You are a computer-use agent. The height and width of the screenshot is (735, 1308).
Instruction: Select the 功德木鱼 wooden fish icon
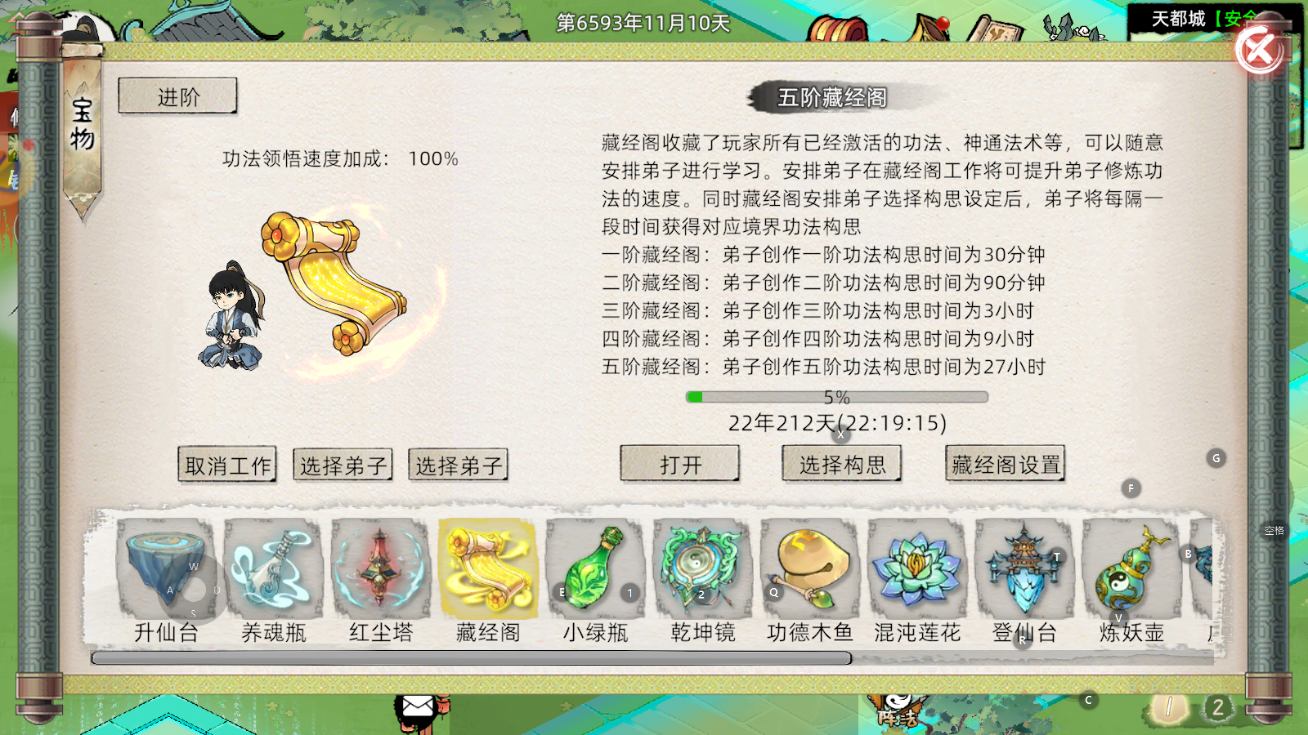click(809, 570)
